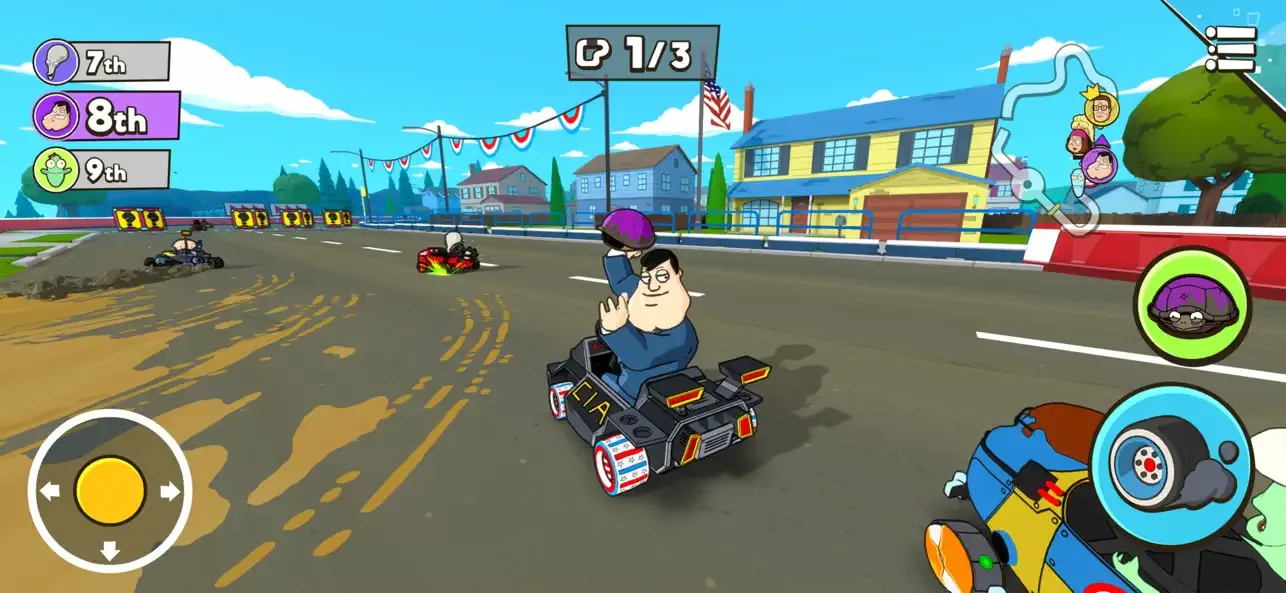1286x593 pixels.
Task: Tap the tire drift button
Action: (x=1170, y=462)
